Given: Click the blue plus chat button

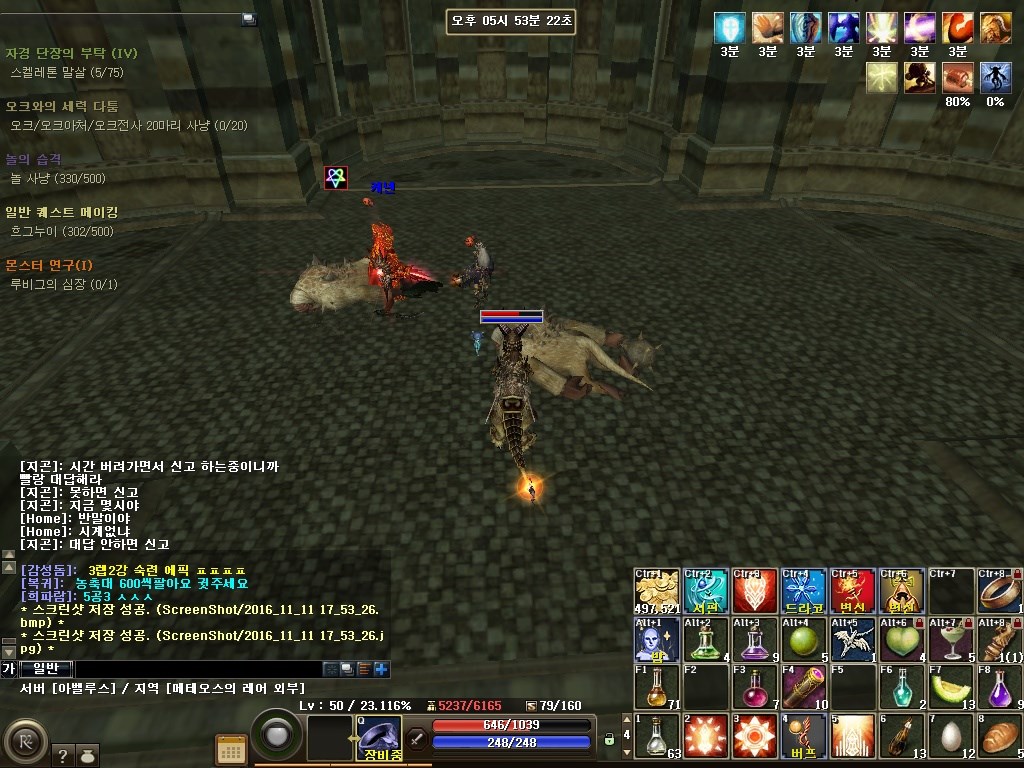Looking at the screenshot, I should pos(381,669).
